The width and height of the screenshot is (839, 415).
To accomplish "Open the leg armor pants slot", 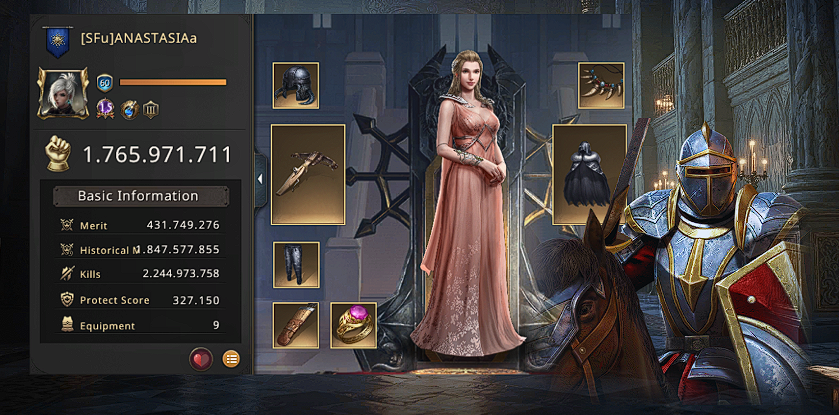I will click(296, 265).
